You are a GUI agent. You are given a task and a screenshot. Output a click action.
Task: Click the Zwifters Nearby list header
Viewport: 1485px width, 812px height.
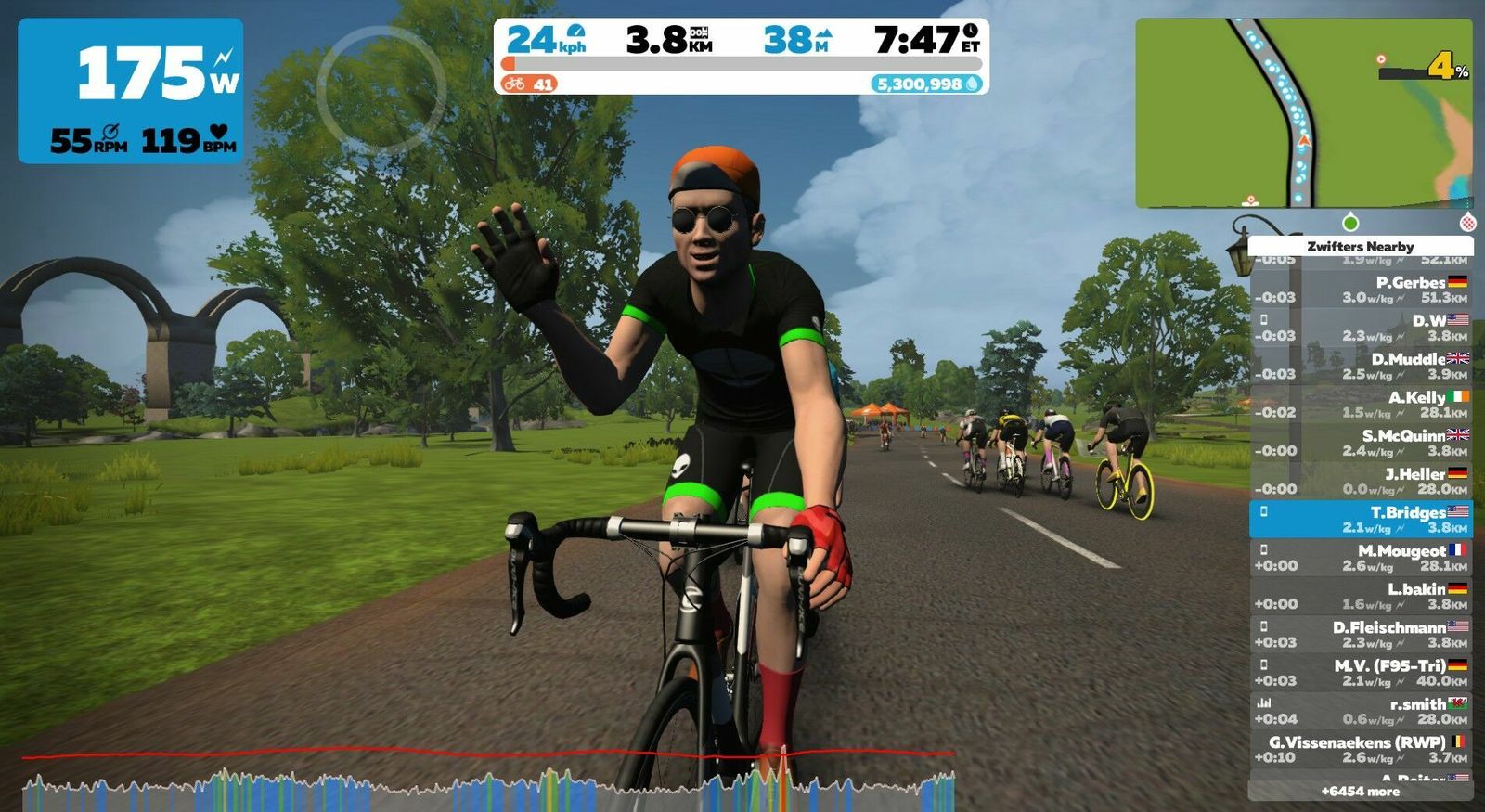pyautogui.click(x=1361, y=246)
